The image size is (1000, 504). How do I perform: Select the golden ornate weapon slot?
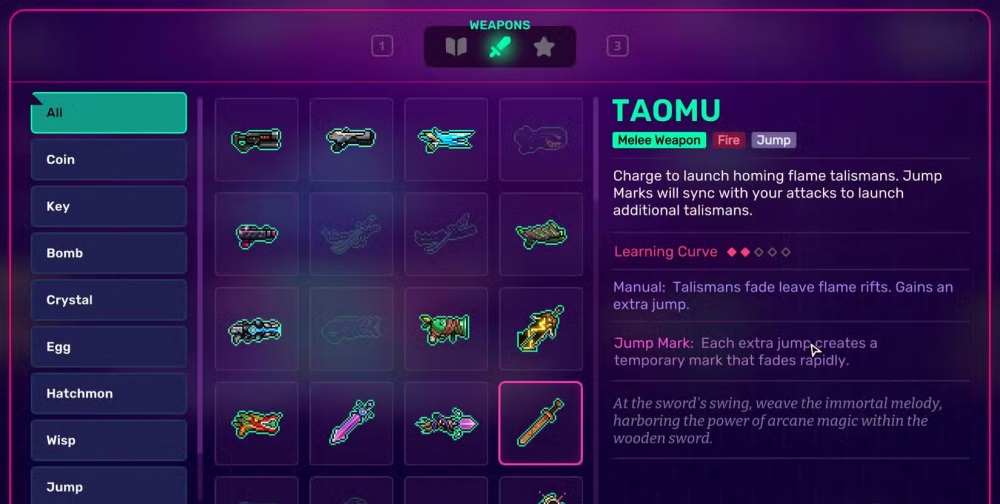pos(541,329)
